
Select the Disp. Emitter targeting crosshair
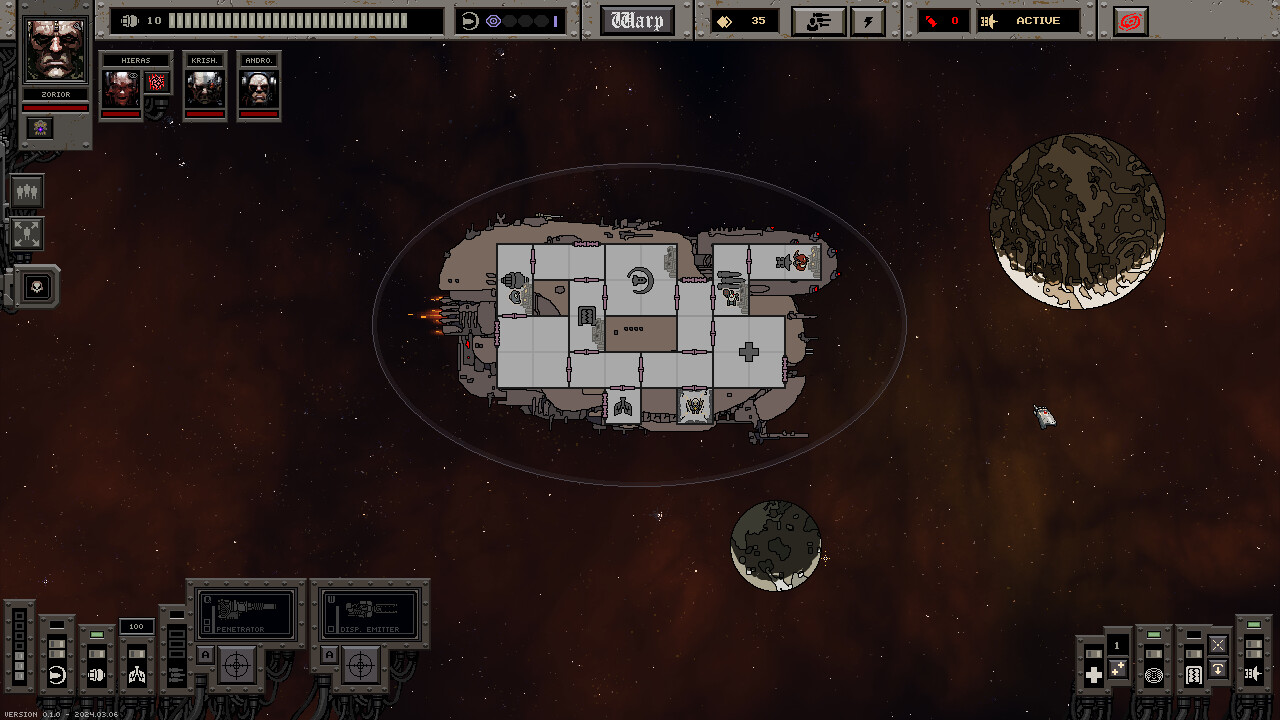point(360,664)
